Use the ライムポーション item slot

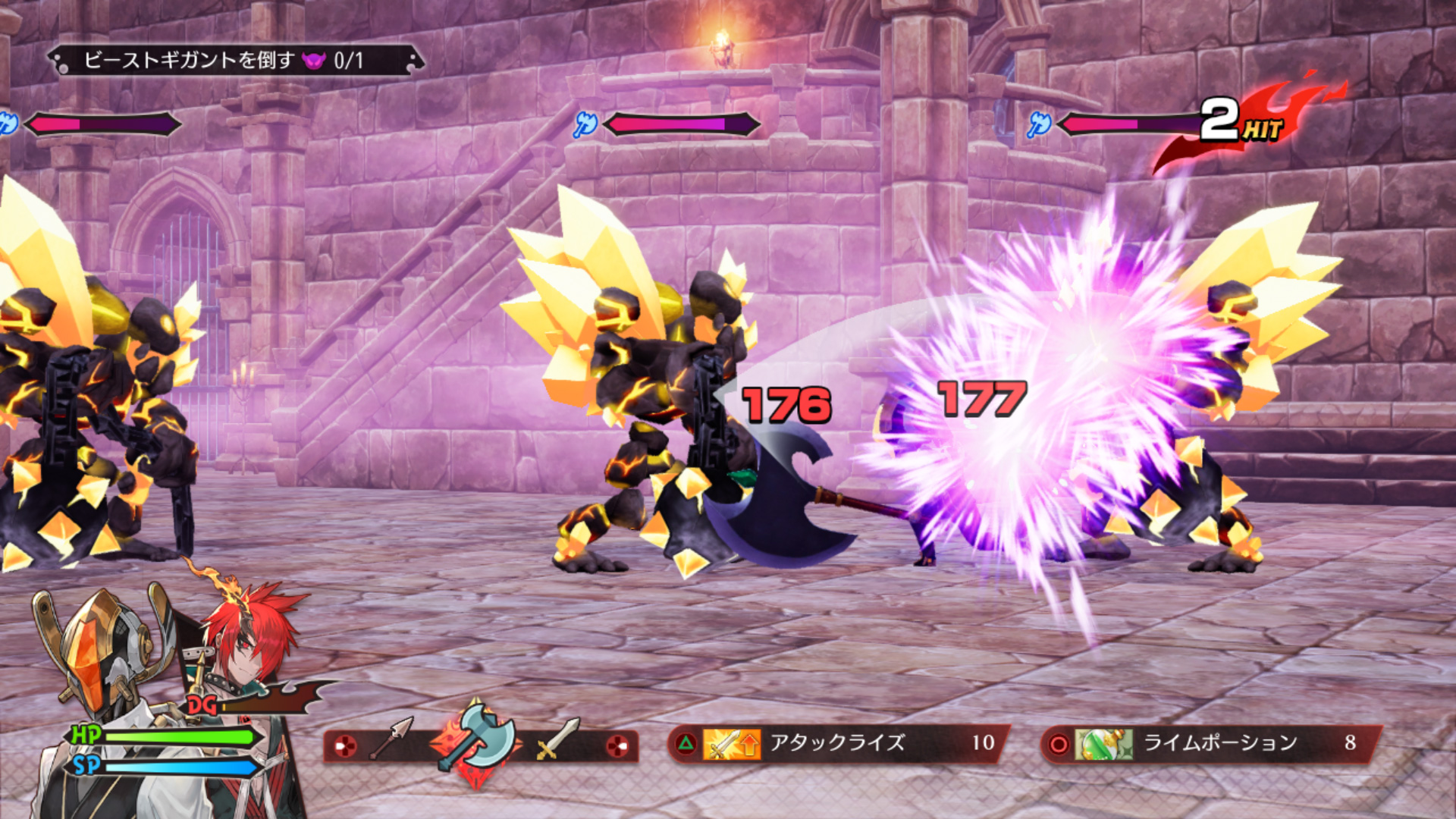1211,743
